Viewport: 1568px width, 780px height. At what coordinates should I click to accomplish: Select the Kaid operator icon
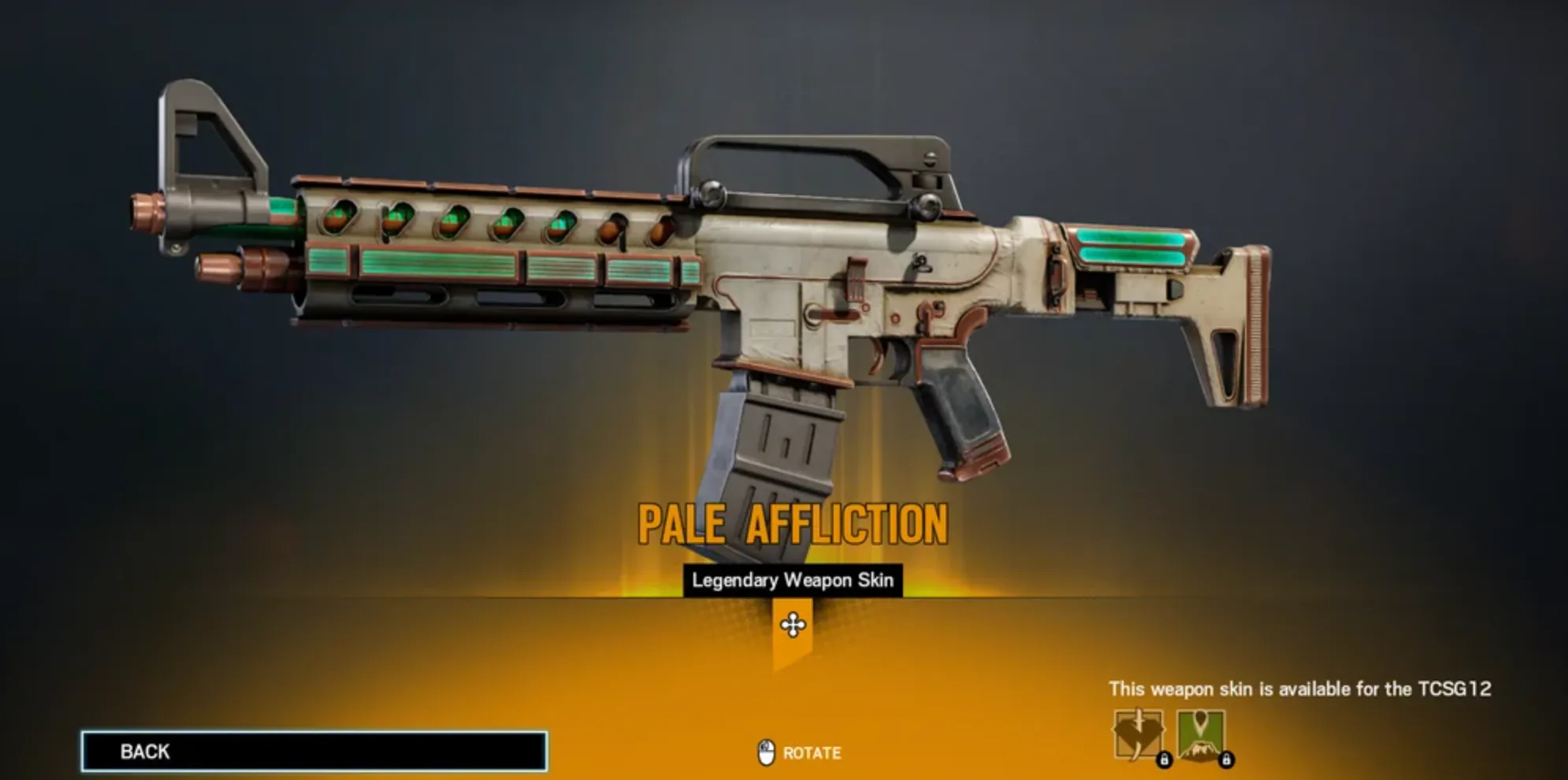point(1138,734)
